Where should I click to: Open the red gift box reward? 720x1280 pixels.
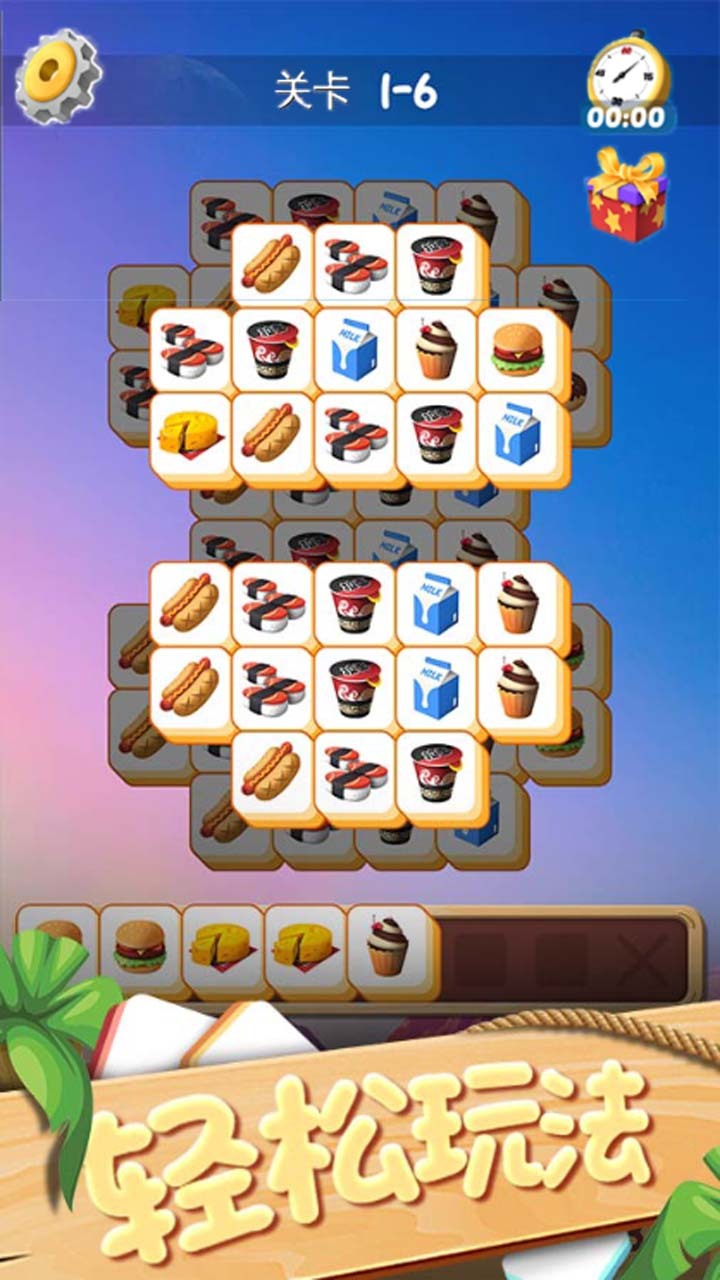coord(627,196)
